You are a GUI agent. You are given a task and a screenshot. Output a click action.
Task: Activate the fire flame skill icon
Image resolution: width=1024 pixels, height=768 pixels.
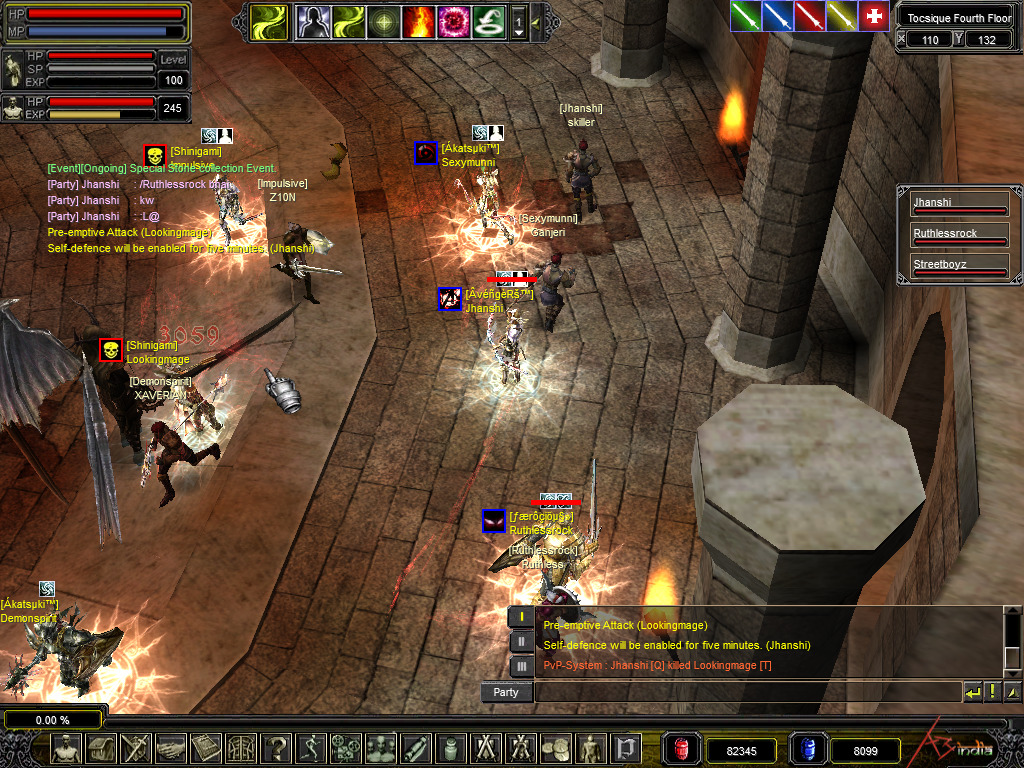point(418,22)
